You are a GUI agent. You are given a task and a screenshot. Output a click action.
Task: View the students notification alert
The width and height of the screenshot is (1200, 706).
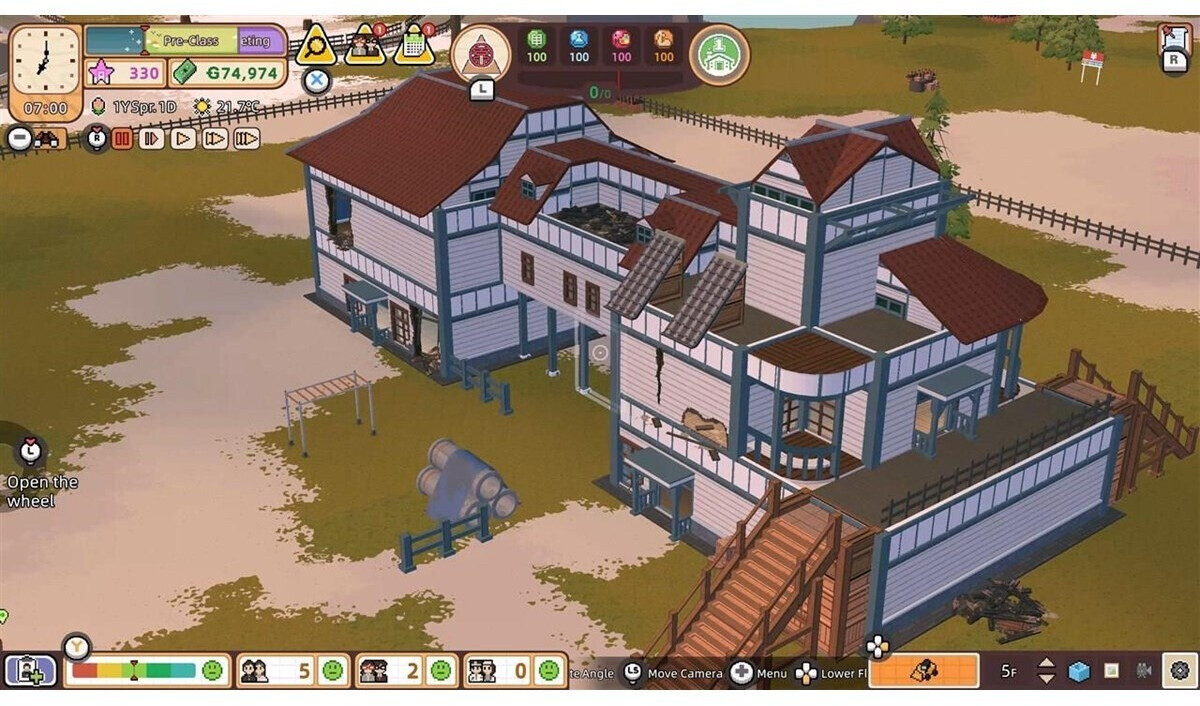click(x=365, y=45)
